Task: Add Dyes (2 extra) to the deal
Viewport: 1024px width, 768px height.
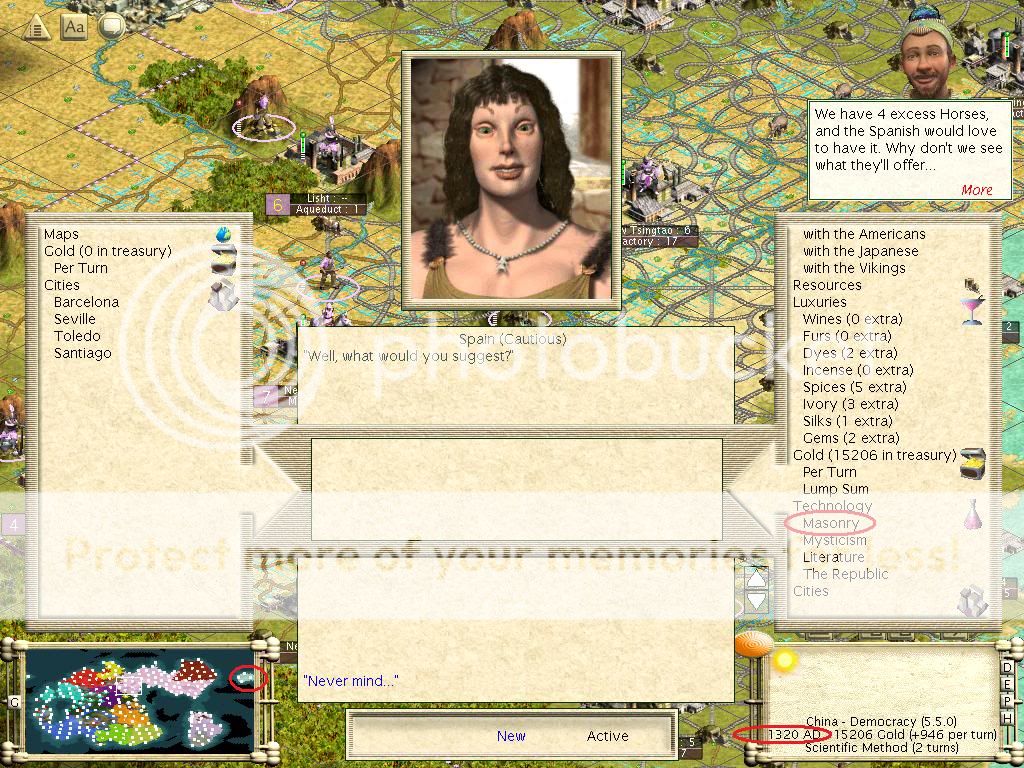Action: (x=850, y=353)
